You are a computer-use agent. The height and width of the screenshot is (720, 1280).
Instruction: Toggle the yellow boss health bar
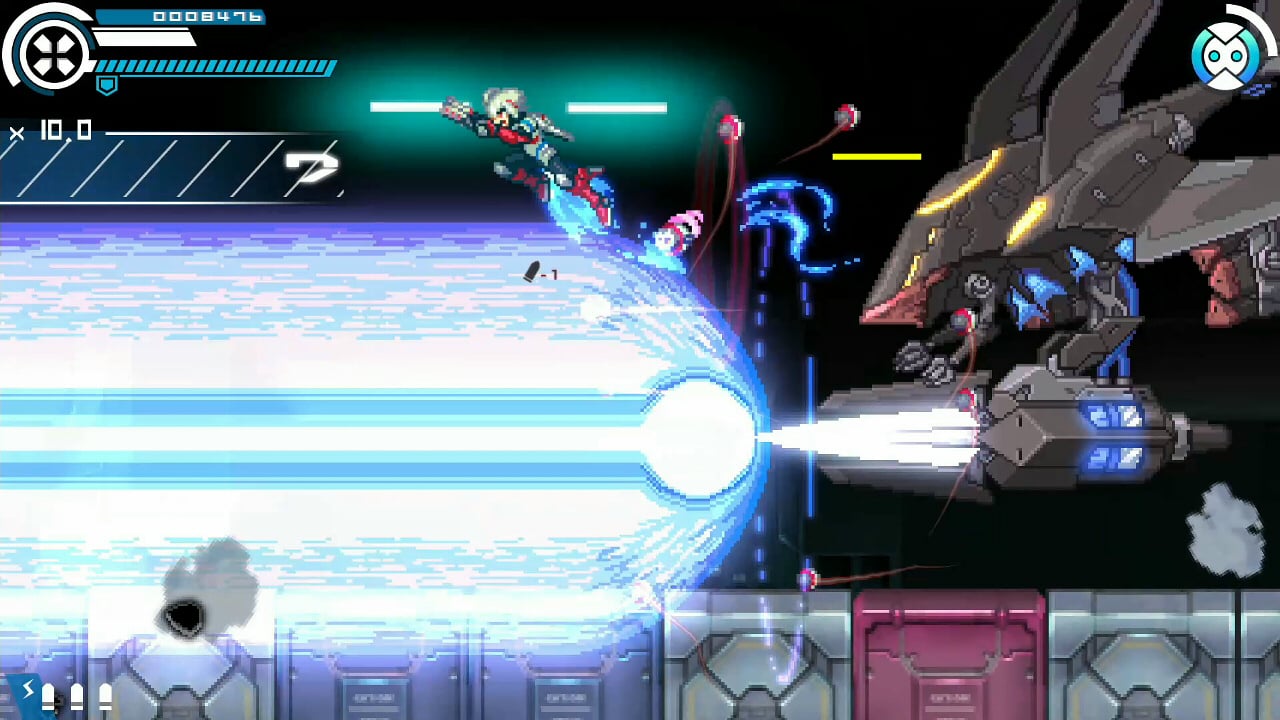pyautogui.click(x=877, y=156)
